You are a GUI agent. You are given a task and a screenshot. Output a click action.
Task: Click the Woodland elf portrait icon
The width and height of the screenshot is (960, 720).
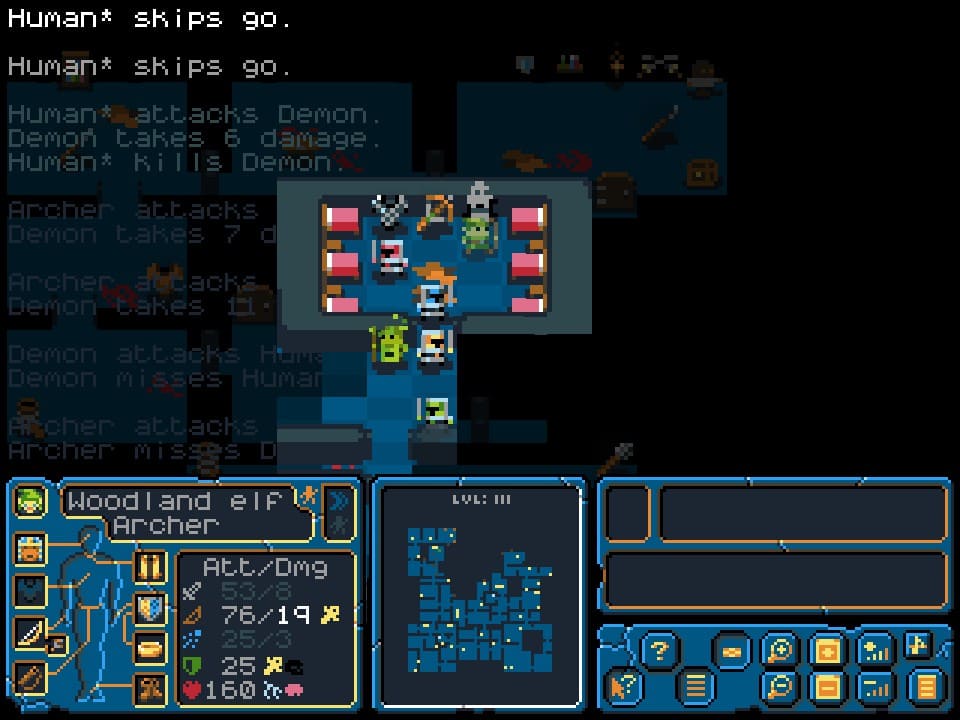[31, 501]
